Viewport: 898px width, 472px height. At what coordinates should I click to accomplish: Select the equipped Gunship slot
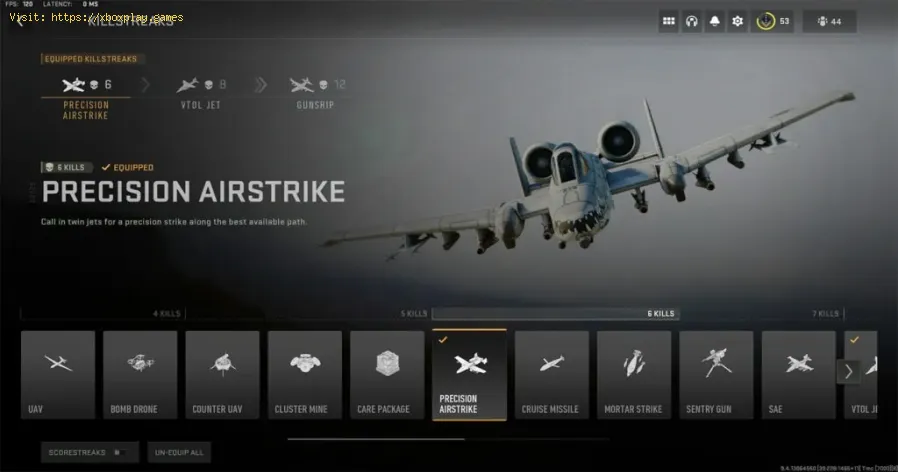316,94
